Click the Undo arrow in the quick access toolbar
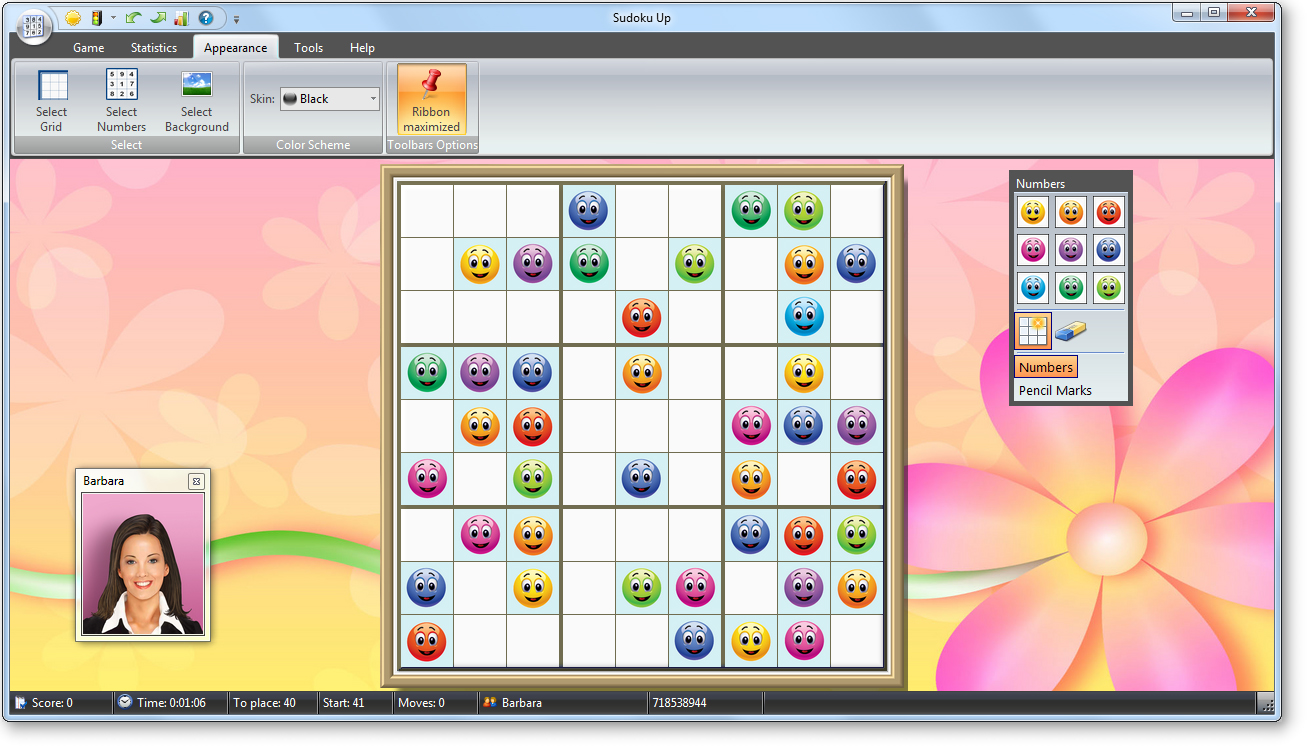 click(132, 17)
